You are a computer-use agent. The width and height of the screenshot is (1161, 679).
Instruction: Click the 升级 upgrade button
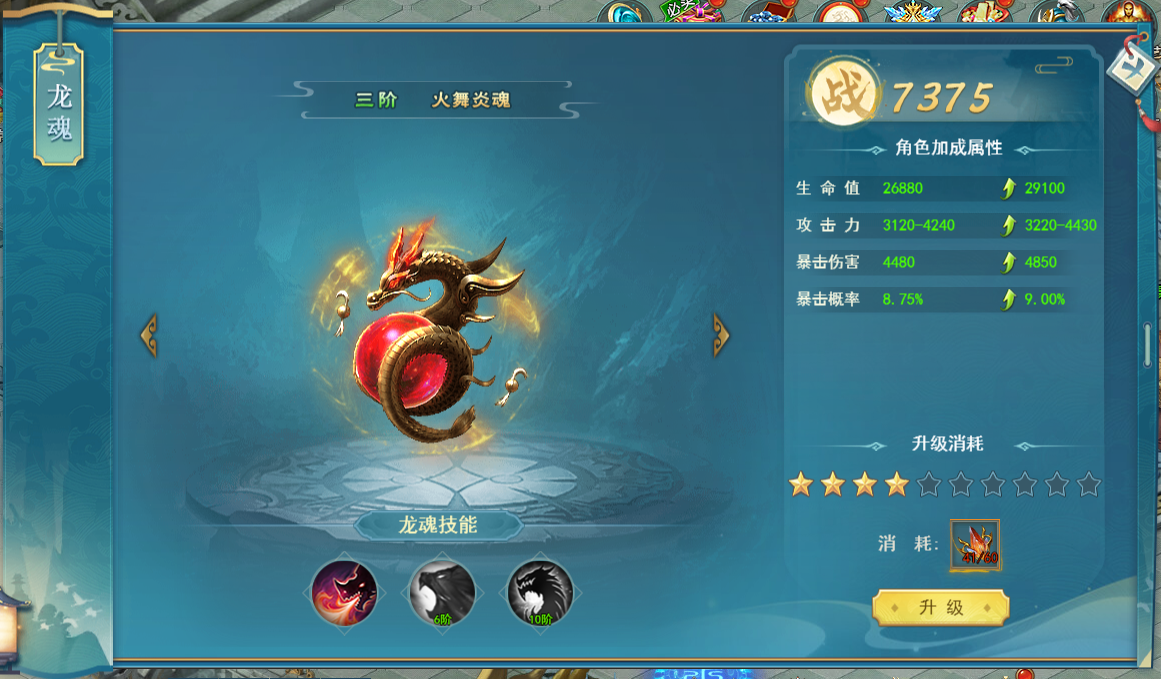(x=940, y=607)
